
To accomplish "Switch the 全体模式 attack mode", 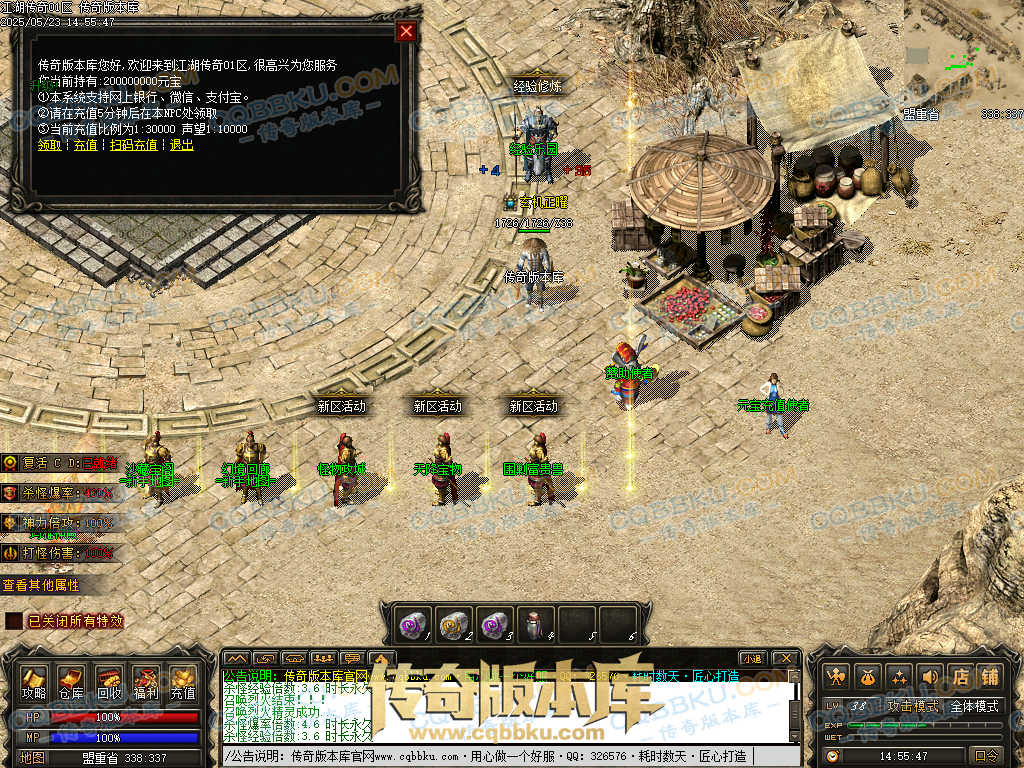I will click(x=973, y=706).
